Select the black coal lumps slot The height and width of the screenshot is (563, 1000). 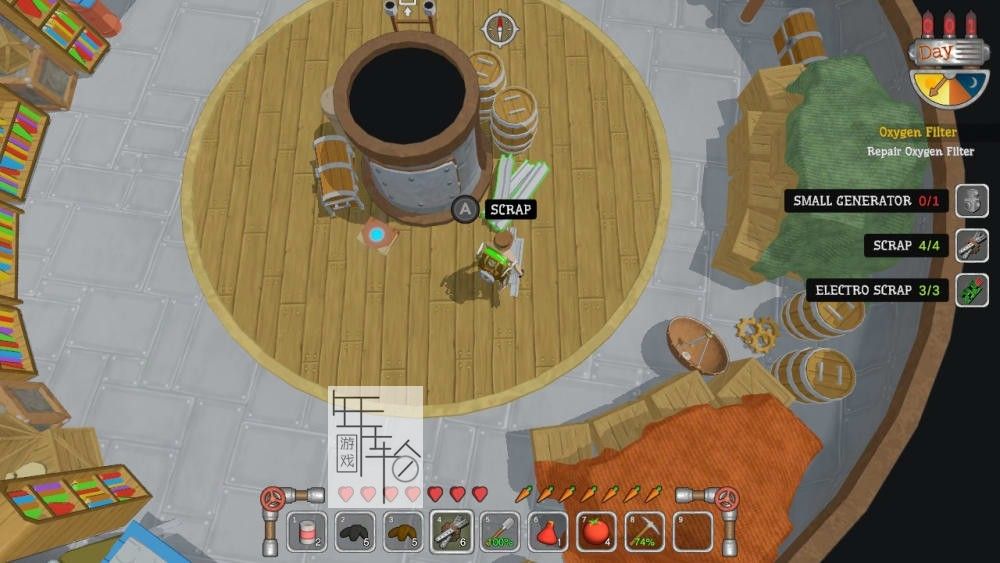point(355,532)
